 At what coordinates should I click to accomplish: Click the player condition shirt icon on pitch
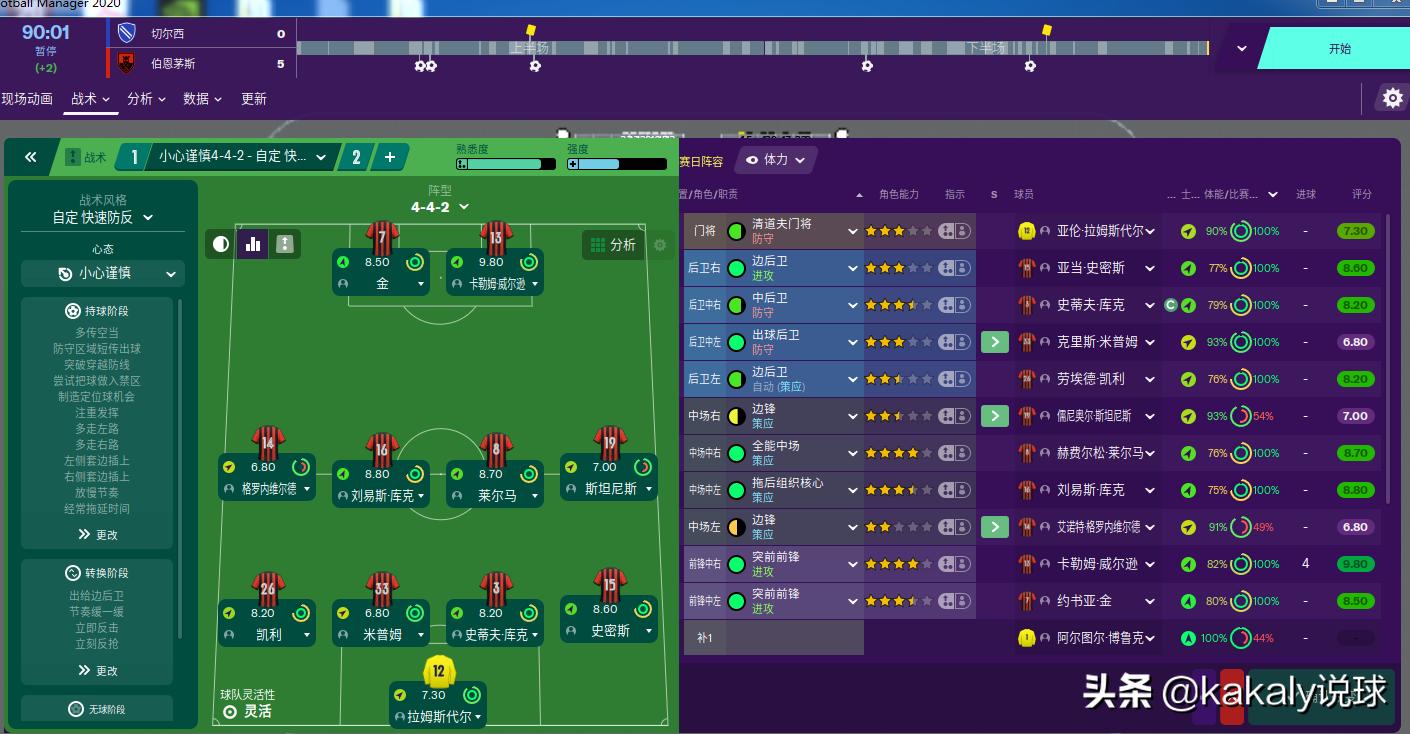[285, 243]
